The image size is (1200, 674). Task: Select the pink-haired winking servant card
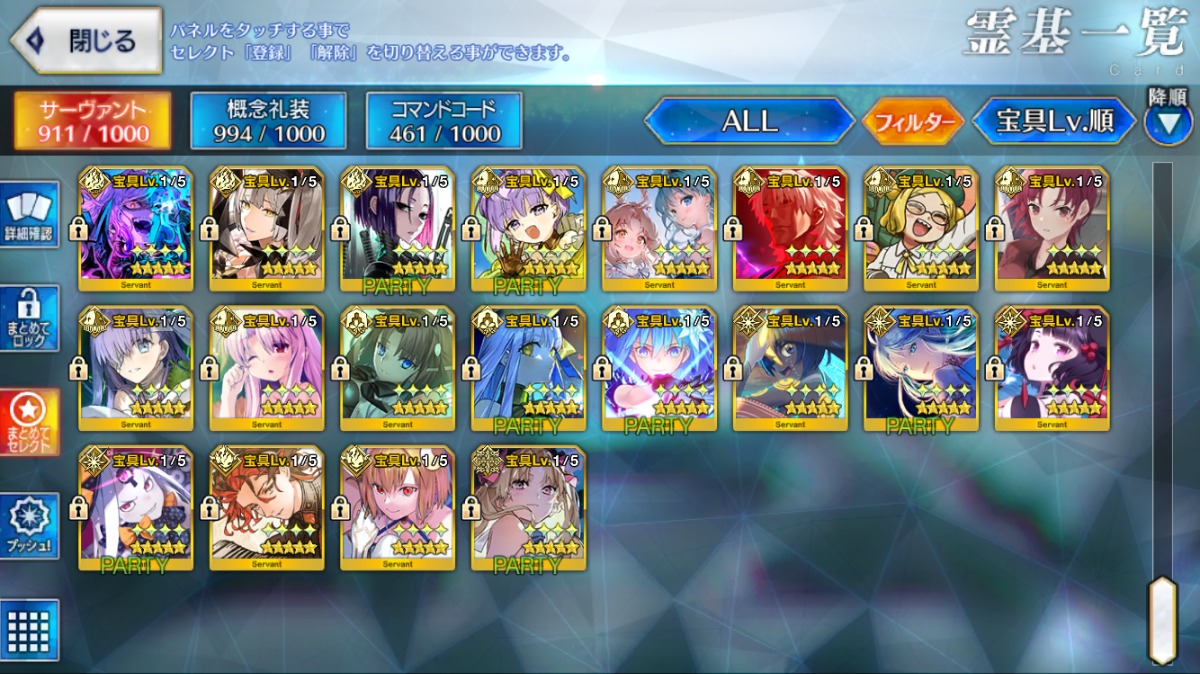(267, 368)
